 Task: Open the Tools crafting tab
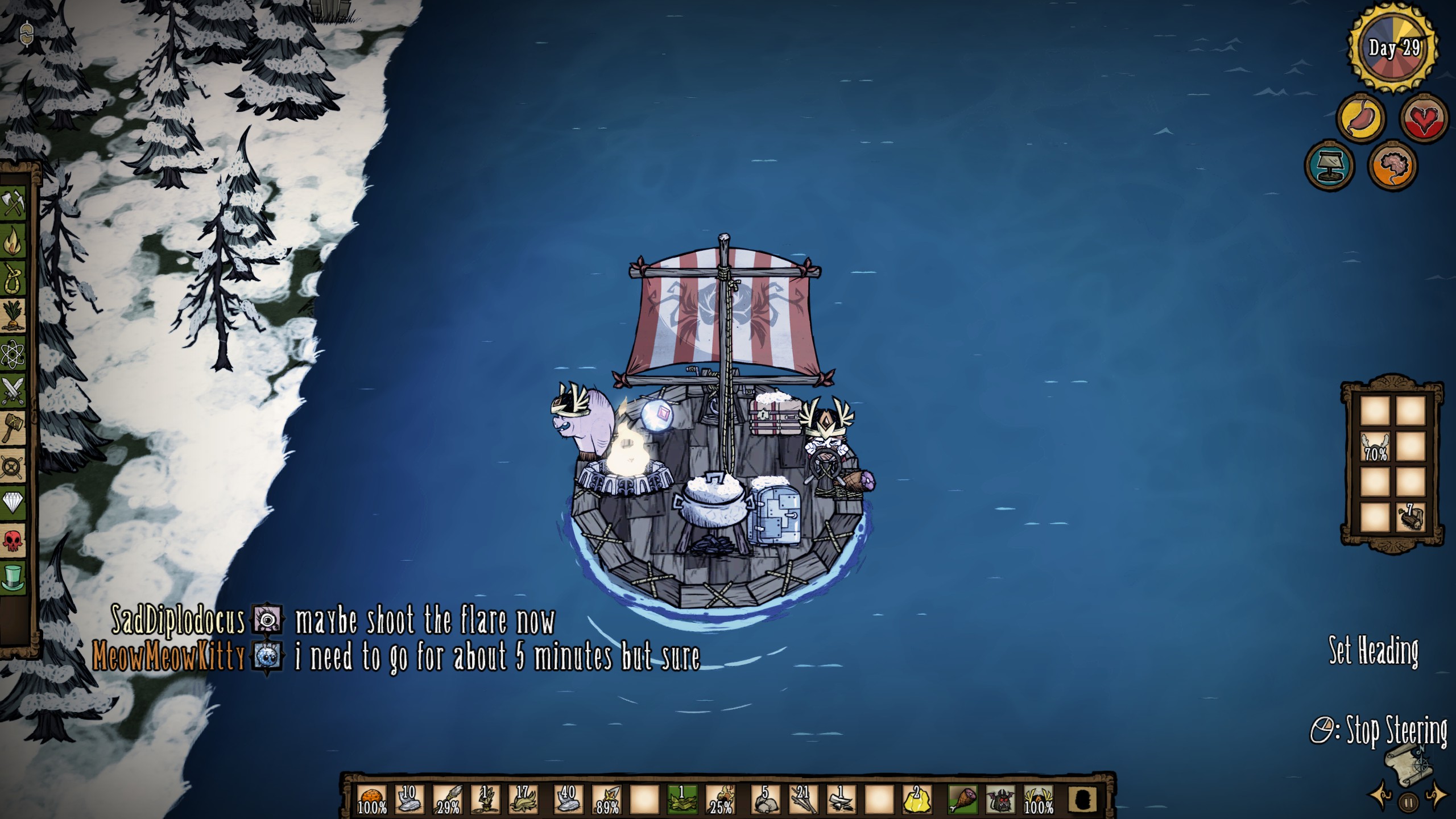click(x=14, y=203)
